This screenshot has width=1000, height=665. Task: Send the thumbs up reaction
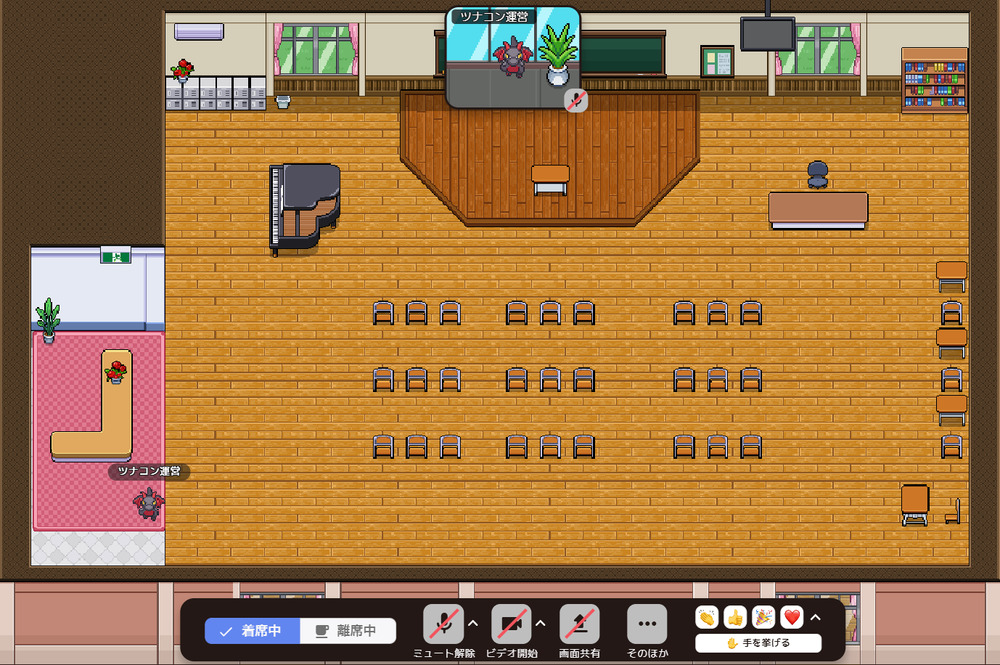point(736,618)
